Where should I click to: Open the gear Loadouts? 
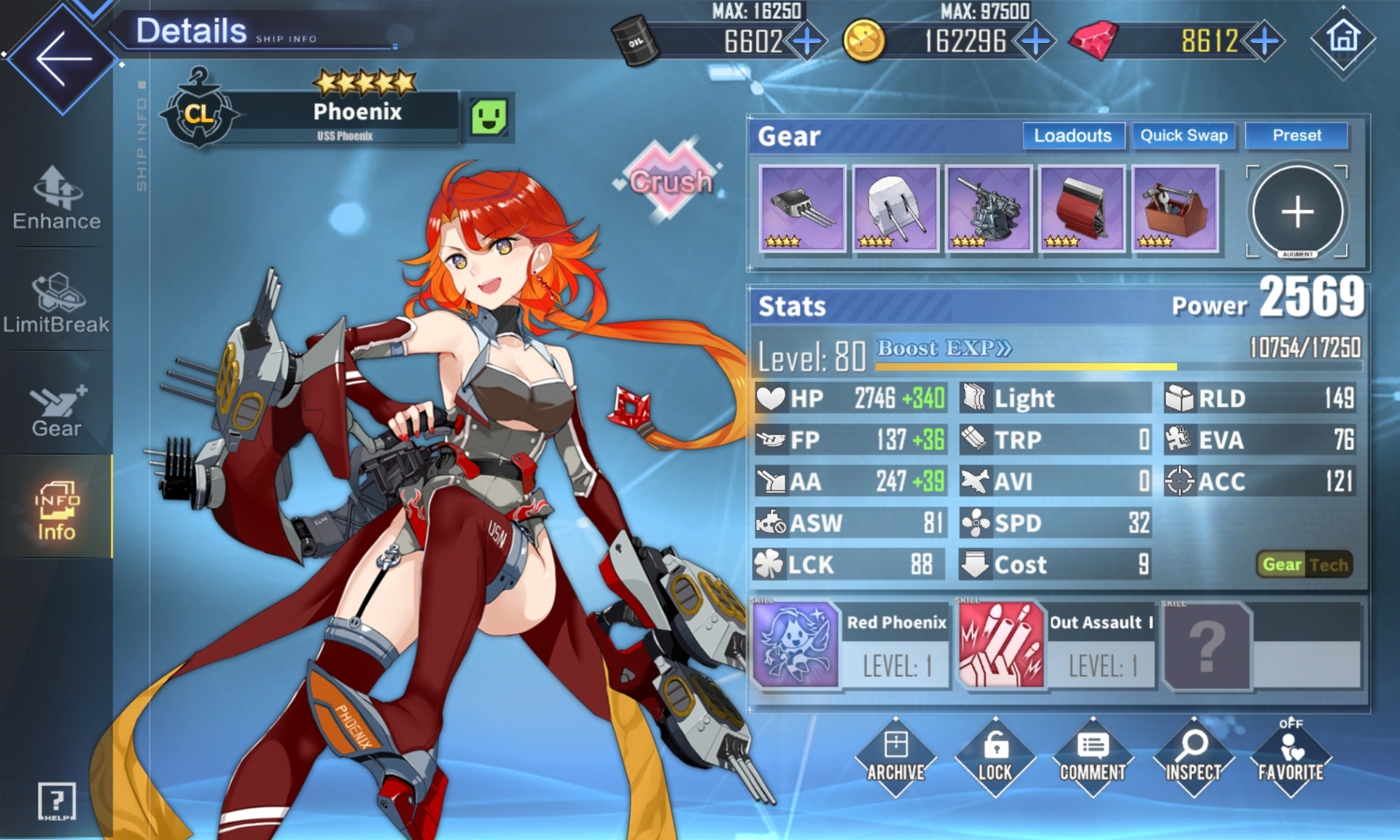tap(1073, 136)
